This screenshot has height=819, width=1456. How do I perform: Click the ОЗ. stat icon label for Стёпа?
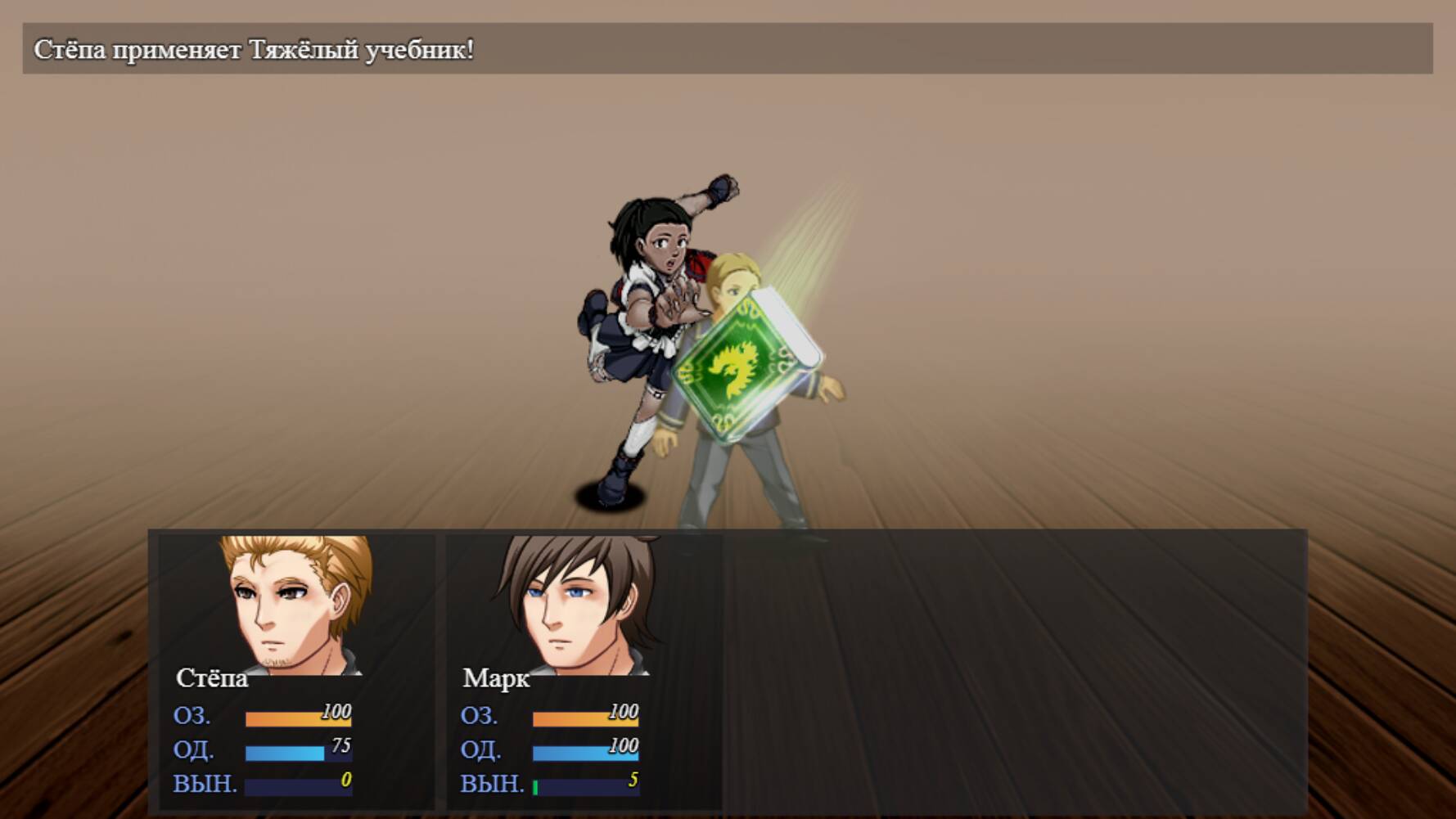(x=194, y=718)
